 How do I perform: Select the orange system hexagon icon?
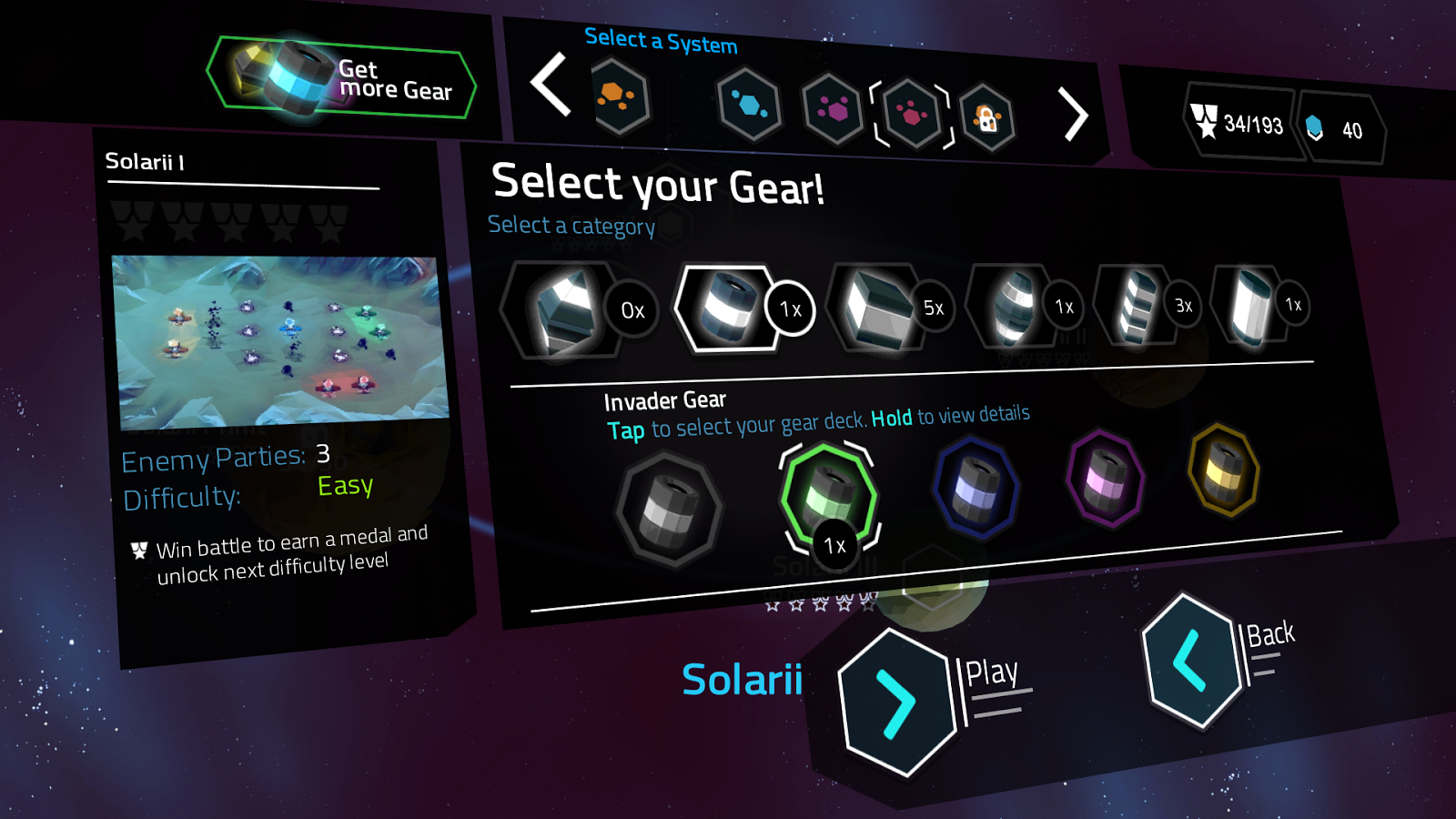click(x=622, y=100)
